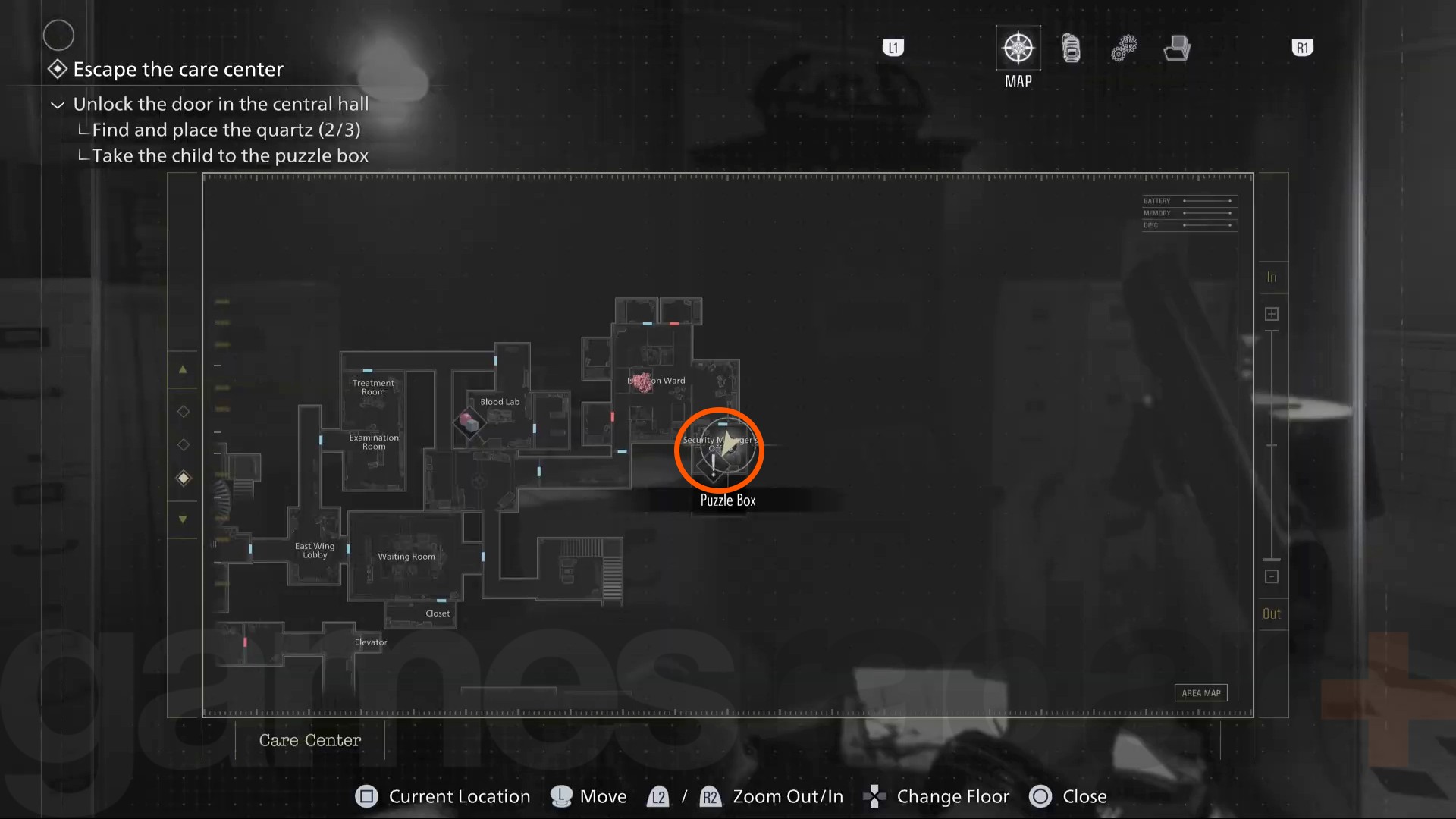
Task: Click the floor-up arrow on the sidebar
Action: coord(183,369)
